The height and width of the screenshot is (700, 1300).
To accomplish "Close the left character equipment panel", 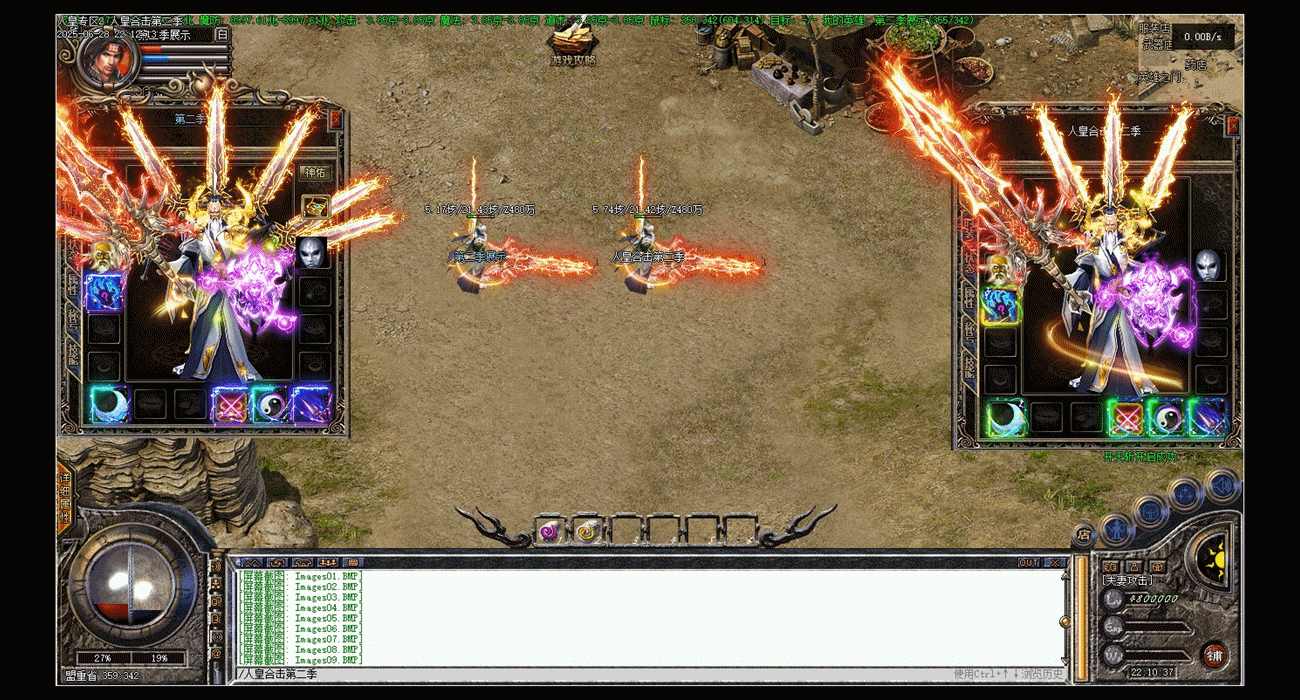I will pos(335,119).
